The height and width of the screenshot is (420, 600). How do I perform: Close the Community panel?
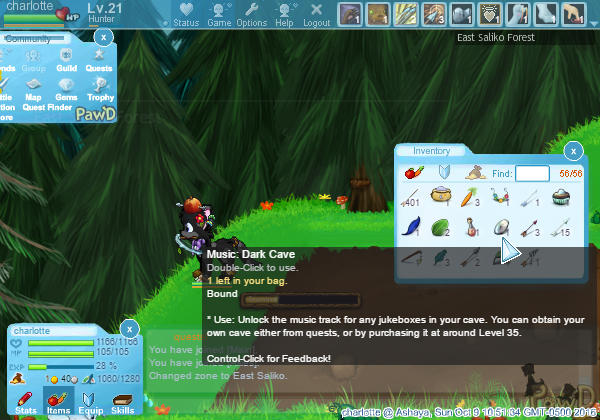click(103, 36)
